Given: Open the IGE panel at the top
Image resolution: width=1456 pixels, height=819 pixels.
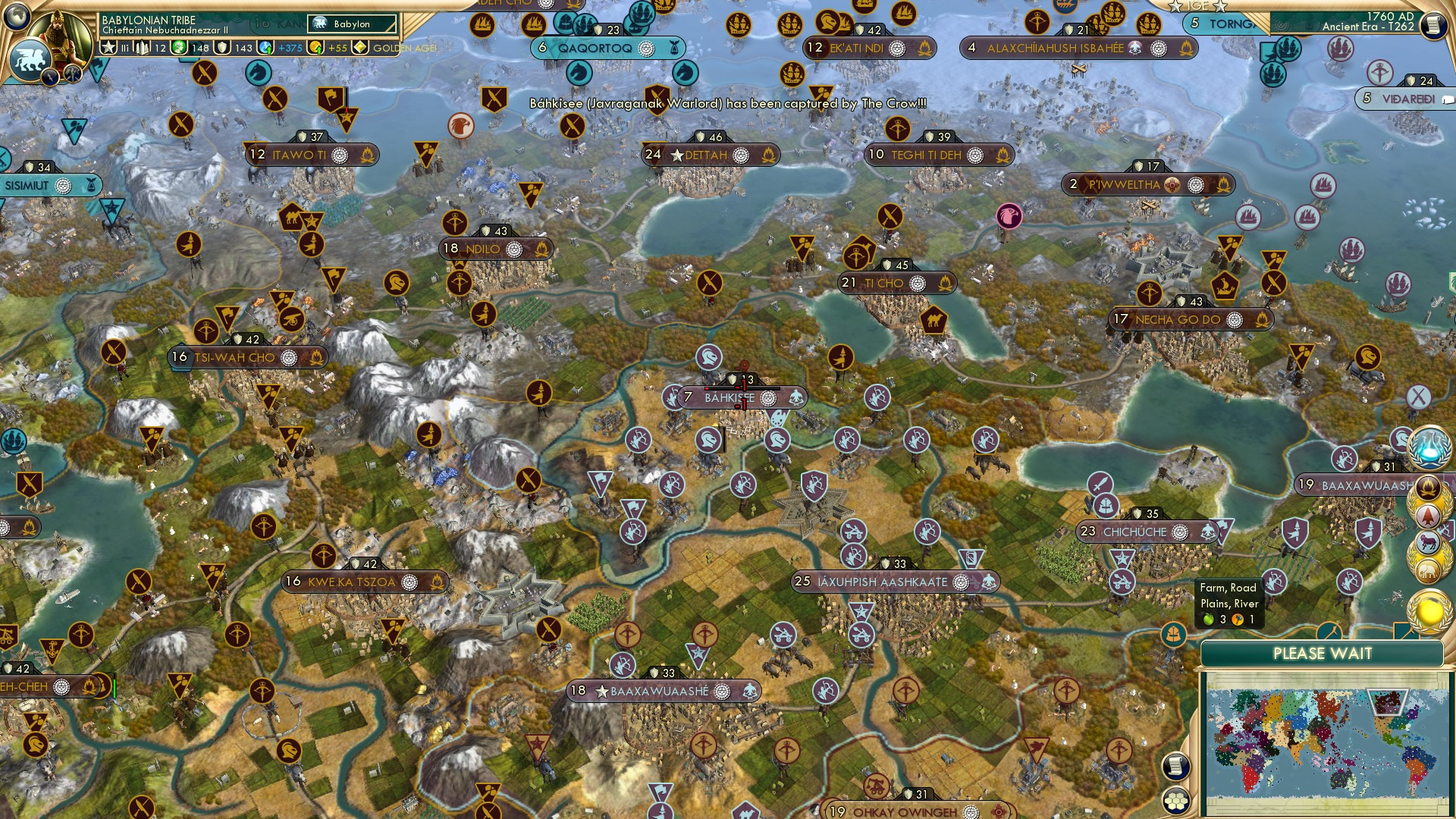Looking at the screenshot, I should click(x=1197, y=6).
